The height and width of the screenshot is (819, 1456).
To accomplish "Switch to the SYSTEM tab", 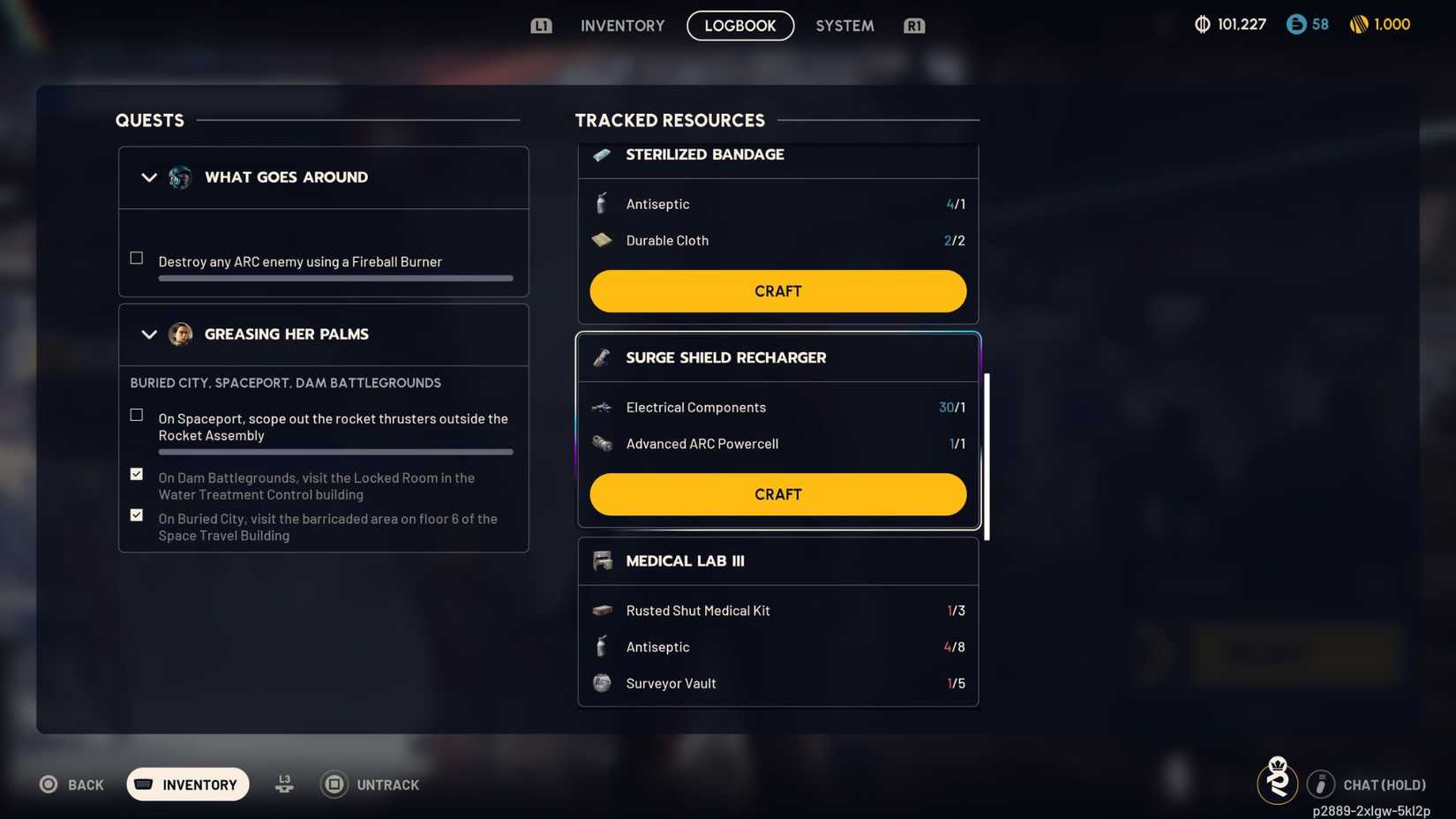I will 844,25.
